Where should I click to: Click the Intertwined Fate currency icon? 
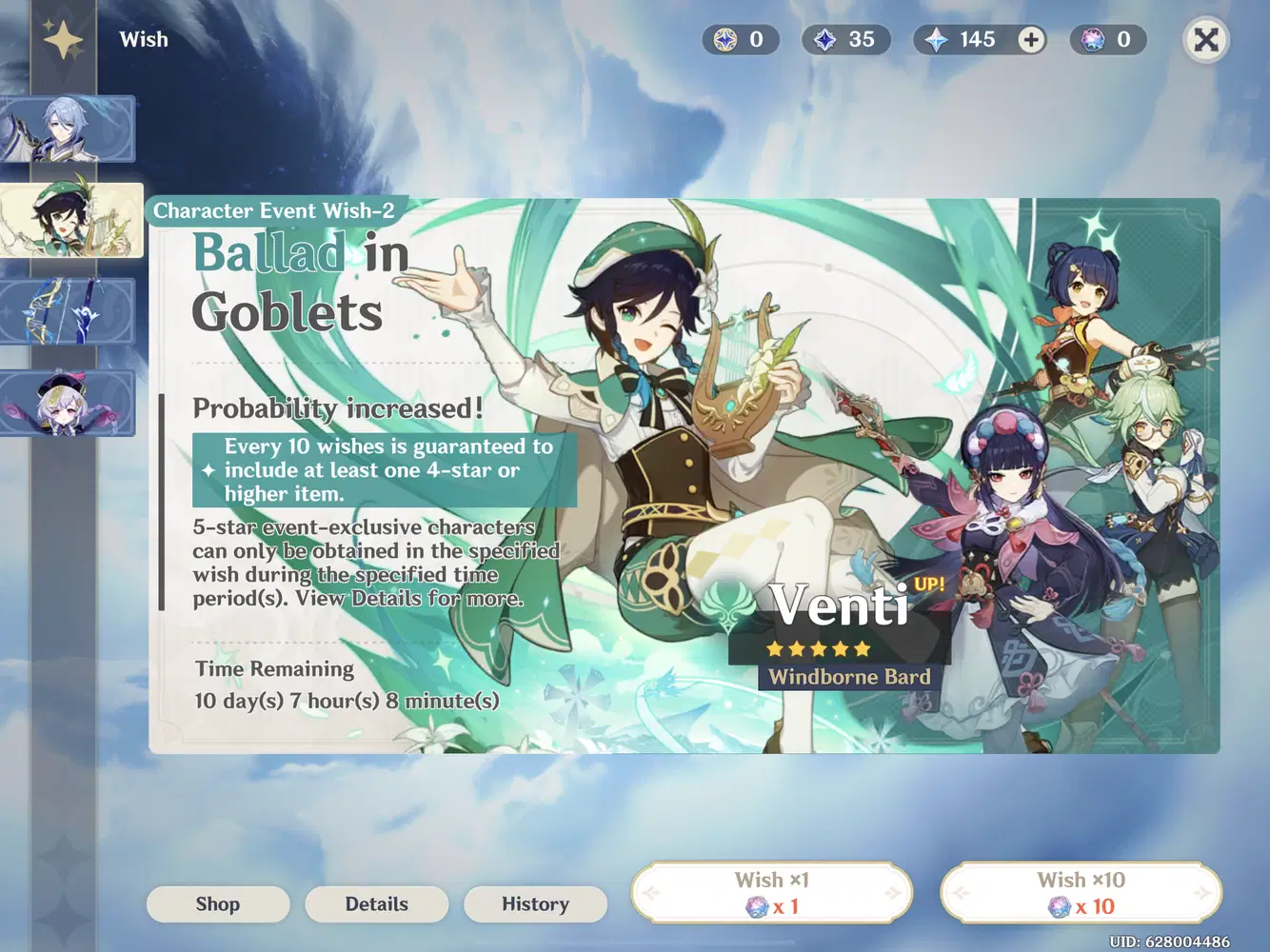1093,40
